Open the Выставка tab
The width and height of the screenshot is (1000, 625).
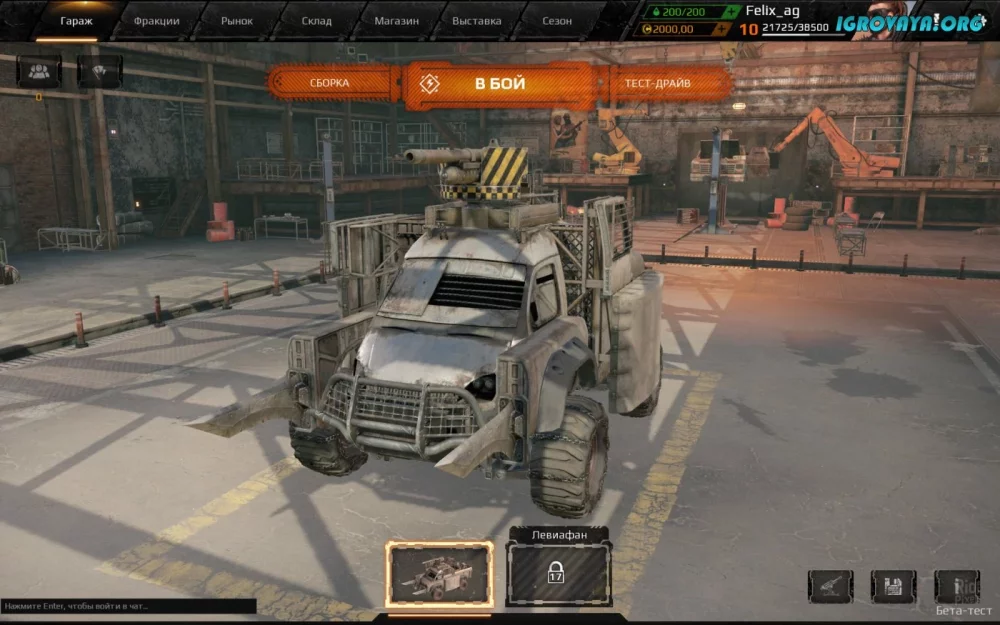477,20
